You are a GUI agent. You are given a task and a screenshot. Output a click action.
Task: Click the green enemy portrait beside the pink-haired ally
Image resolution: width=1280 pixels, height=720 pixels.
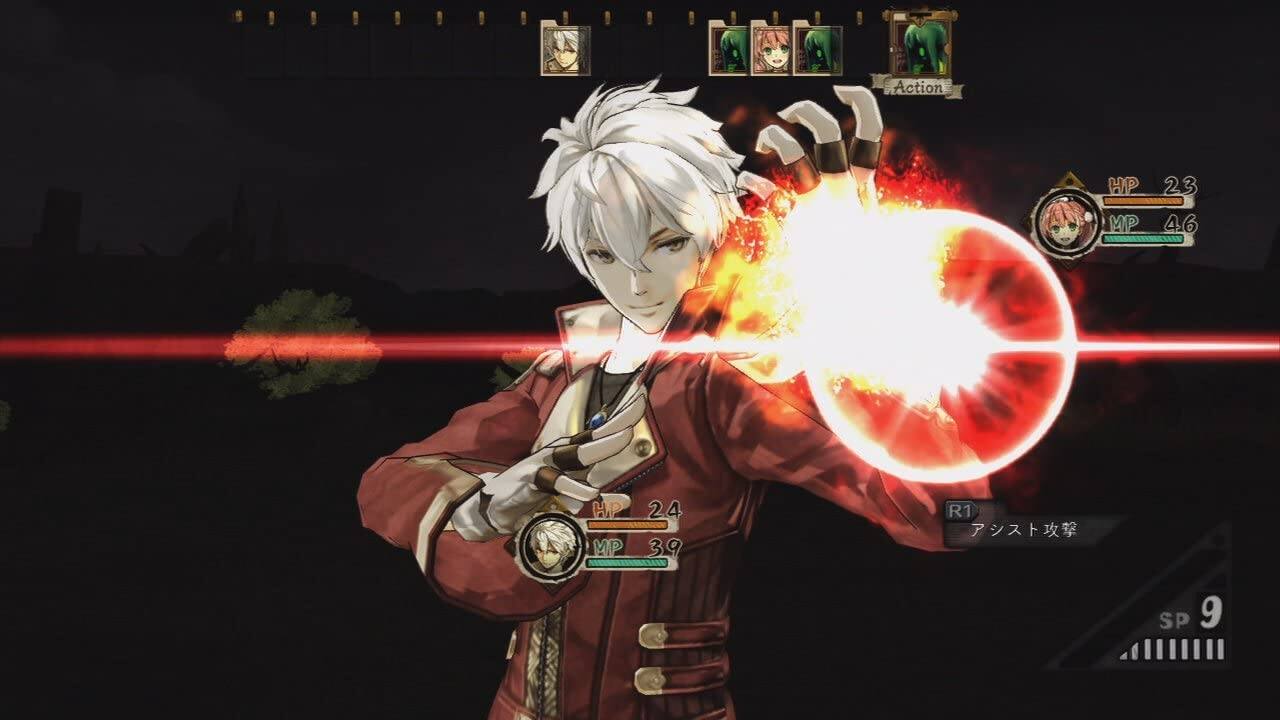coord(817,48)
